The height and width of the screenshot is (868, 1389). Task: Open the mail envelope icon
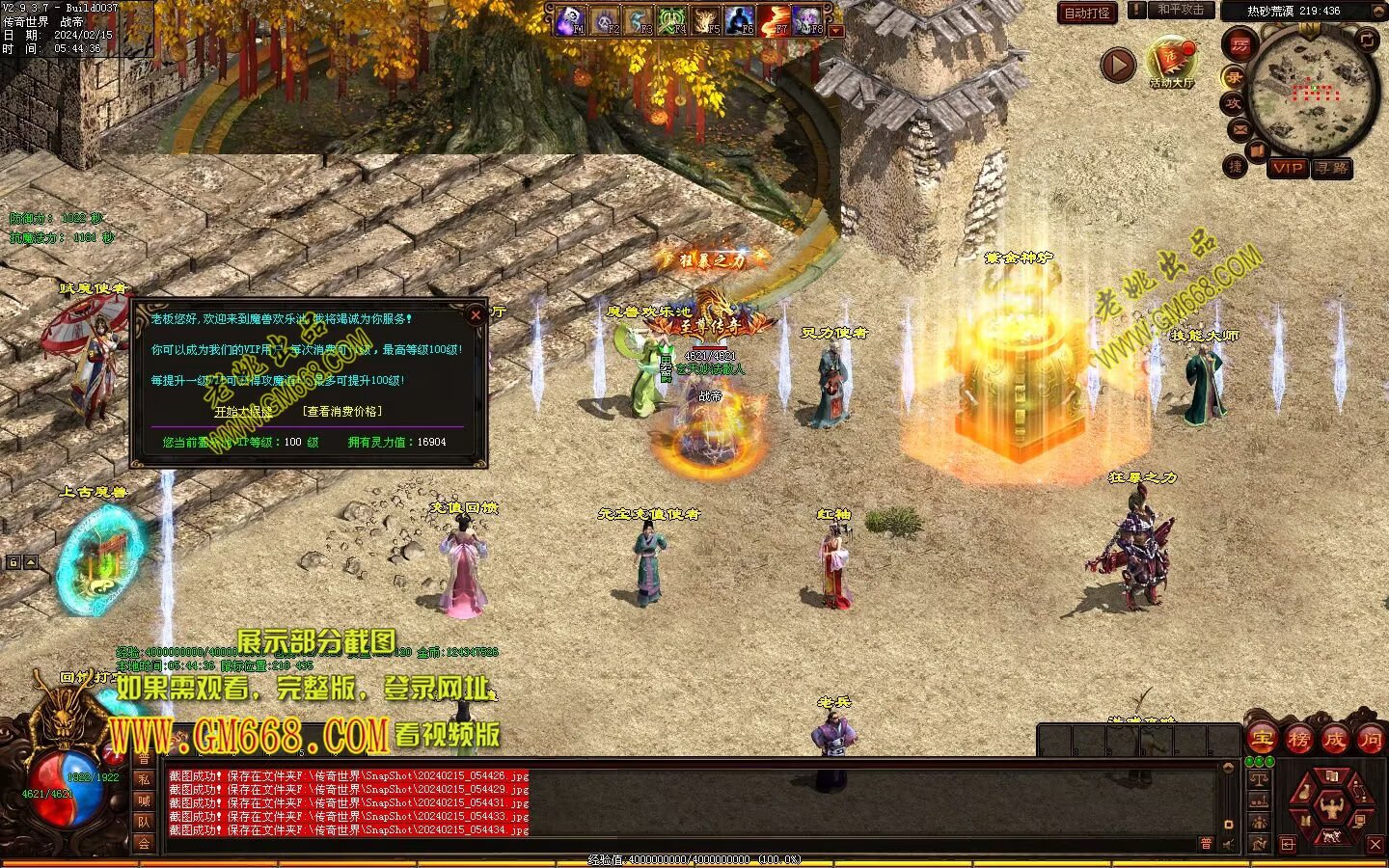click(1240, 129)
